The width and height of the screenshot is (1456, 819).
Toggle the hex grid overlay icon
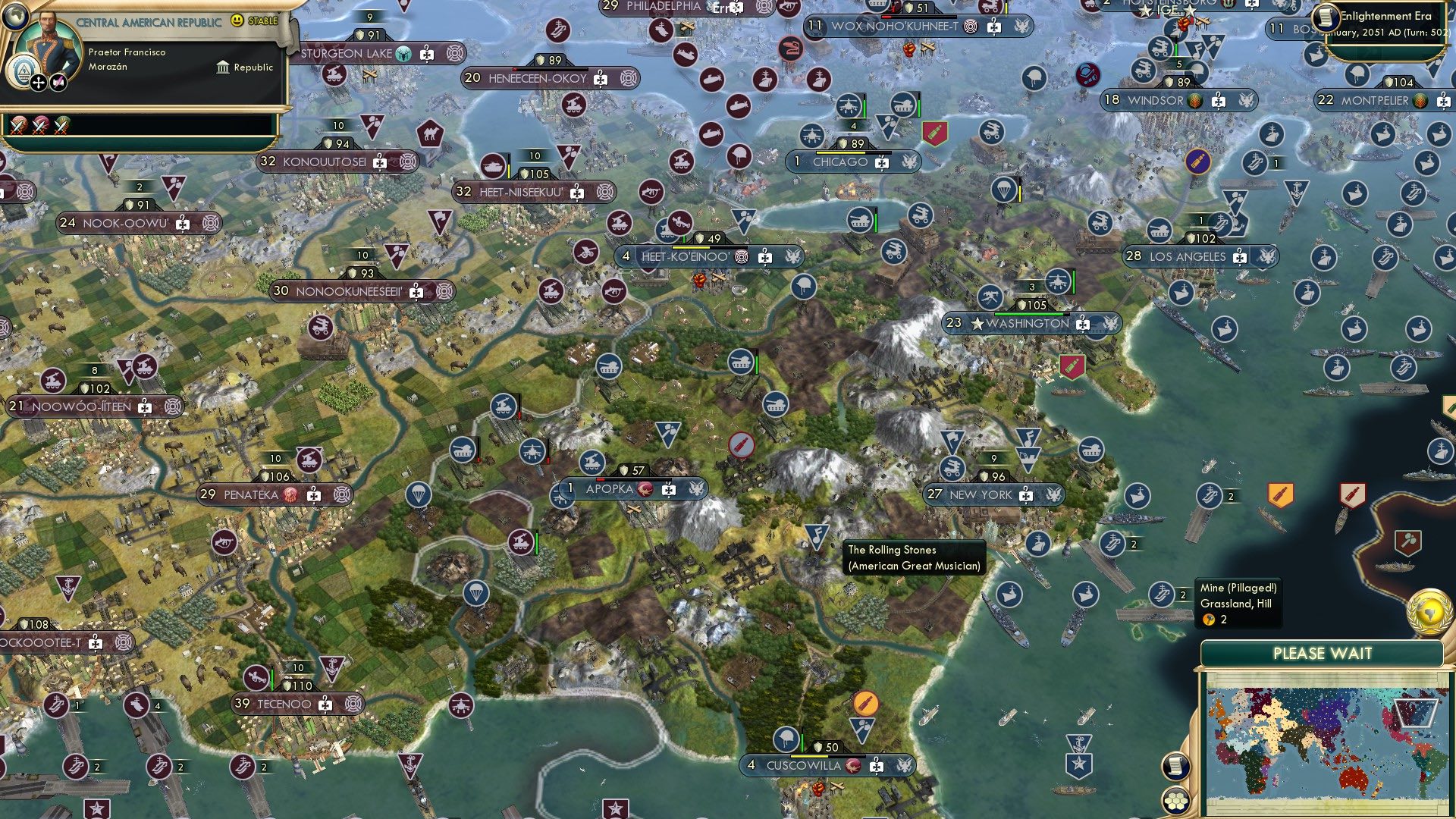pos(1176,802)
